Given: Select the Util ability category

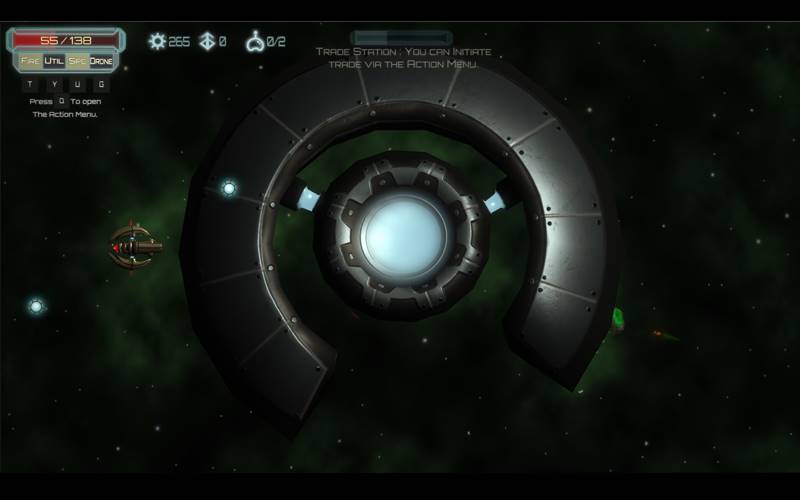Looking at the screenshot, I should tap(54, 61).
